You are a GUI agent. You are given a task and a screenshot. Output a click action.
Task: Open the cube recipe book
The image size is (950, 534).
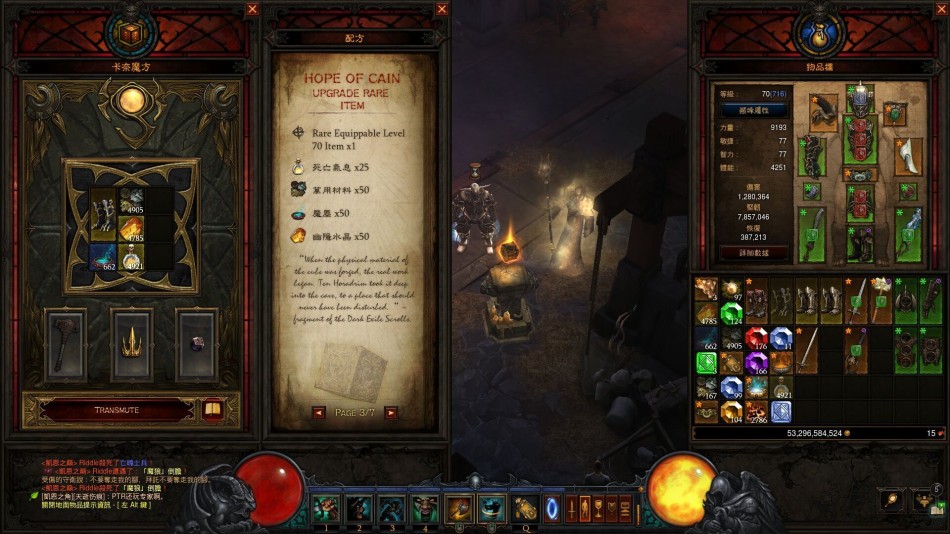(212, 409)
